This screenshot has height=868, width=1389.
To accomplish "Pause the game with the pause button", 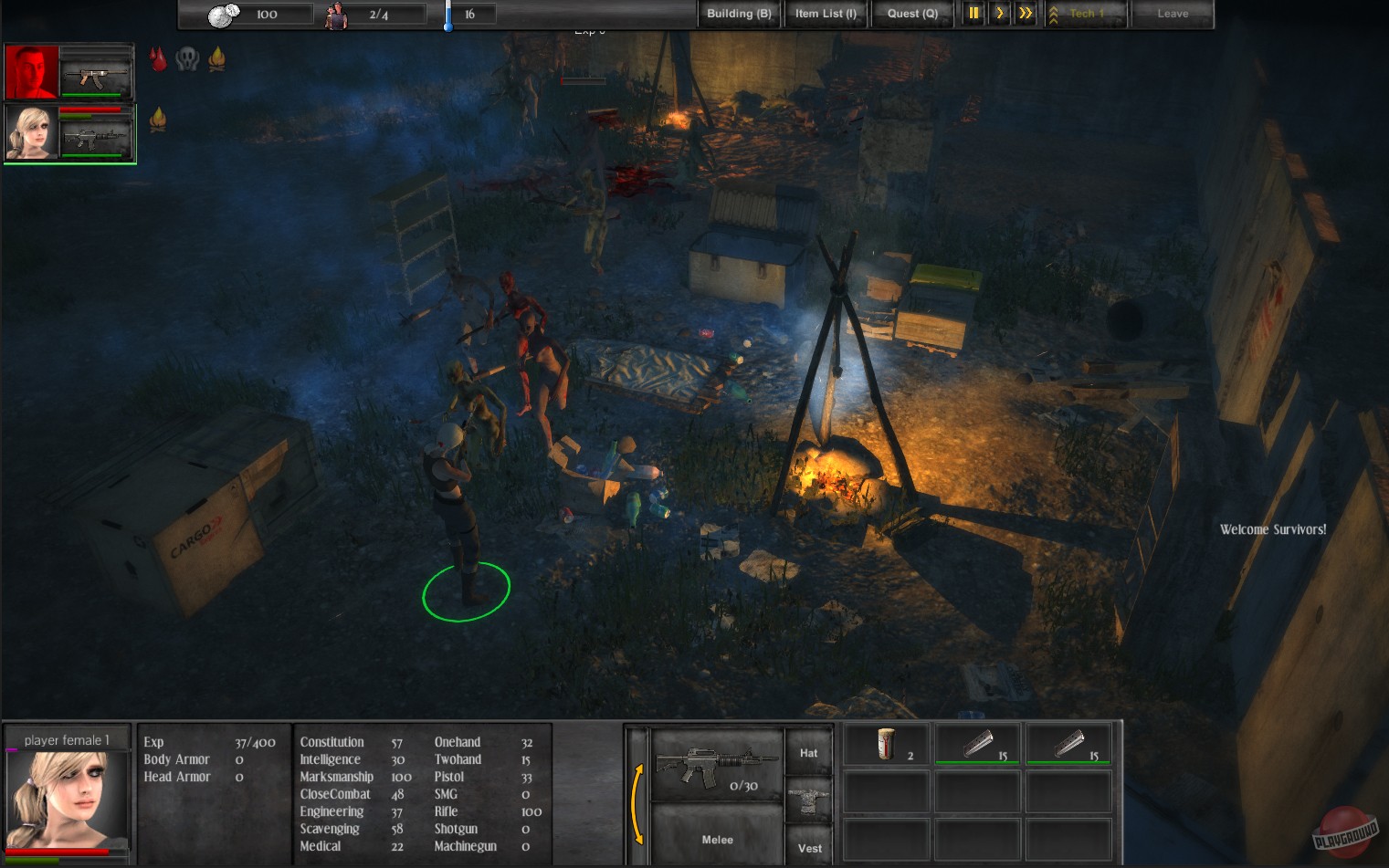I will (x=973, y=14).
